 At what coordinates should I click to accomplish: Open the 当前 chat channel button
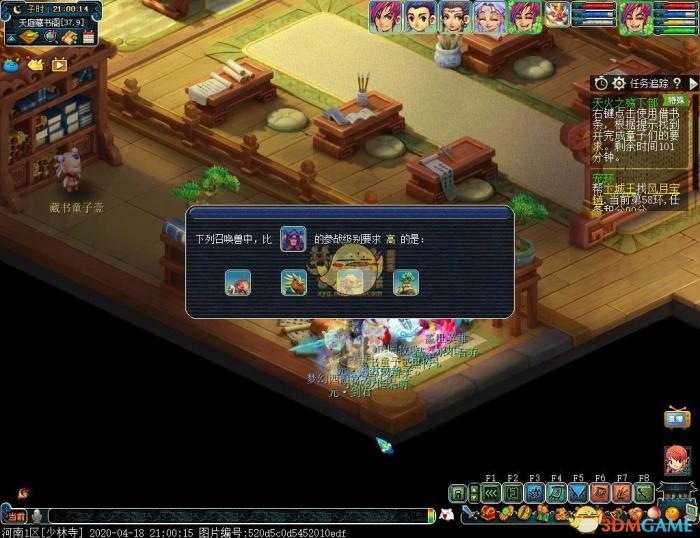pyautogui.click(x=16, y=515)
